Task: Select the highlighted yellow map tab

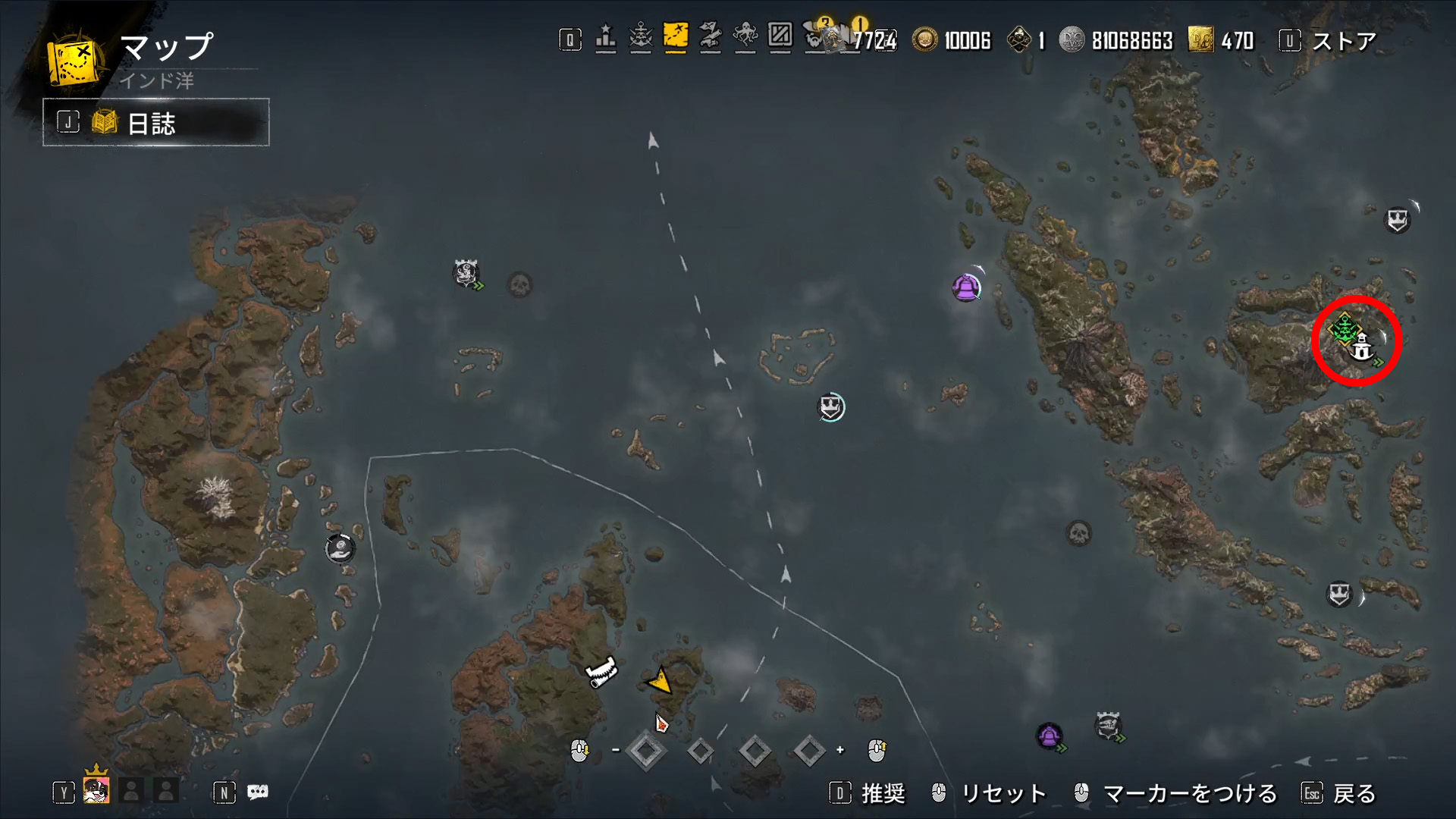Action: pyautogui.click(x=675, y=36)
